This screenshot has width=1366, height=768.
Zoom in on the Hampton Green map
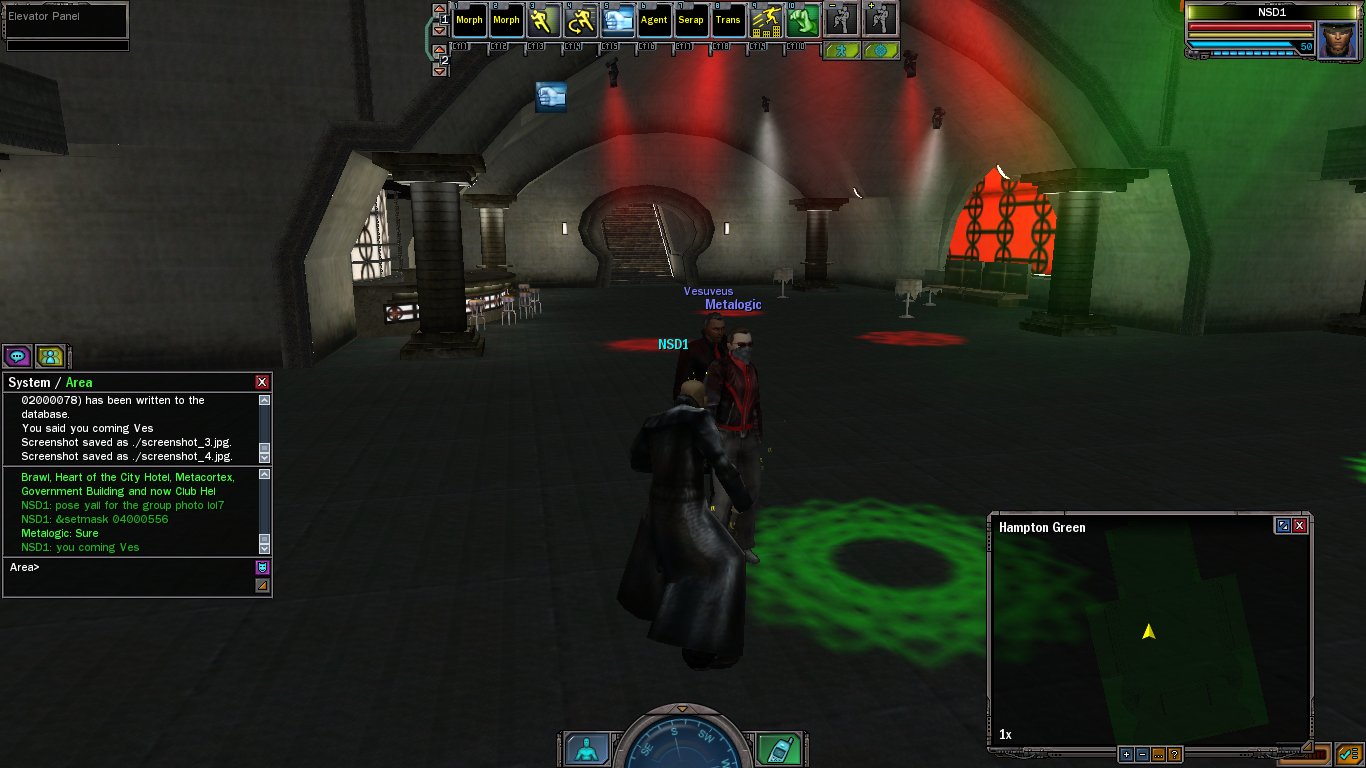1126,755
